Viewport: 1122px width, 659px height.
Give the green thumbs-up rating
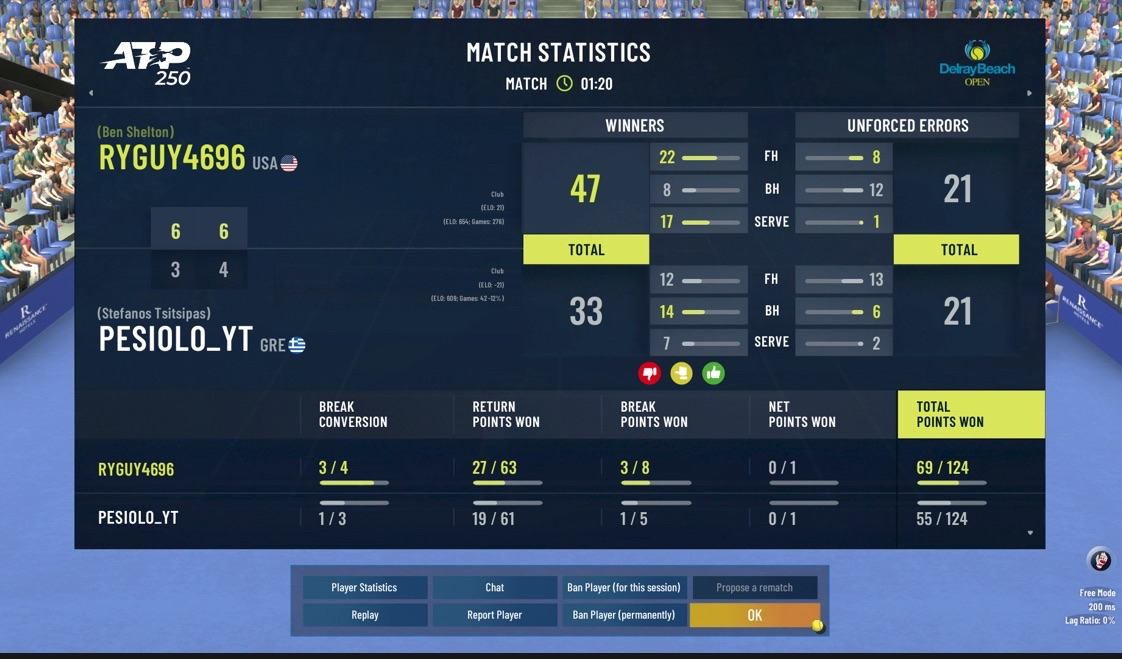point(713,374)
